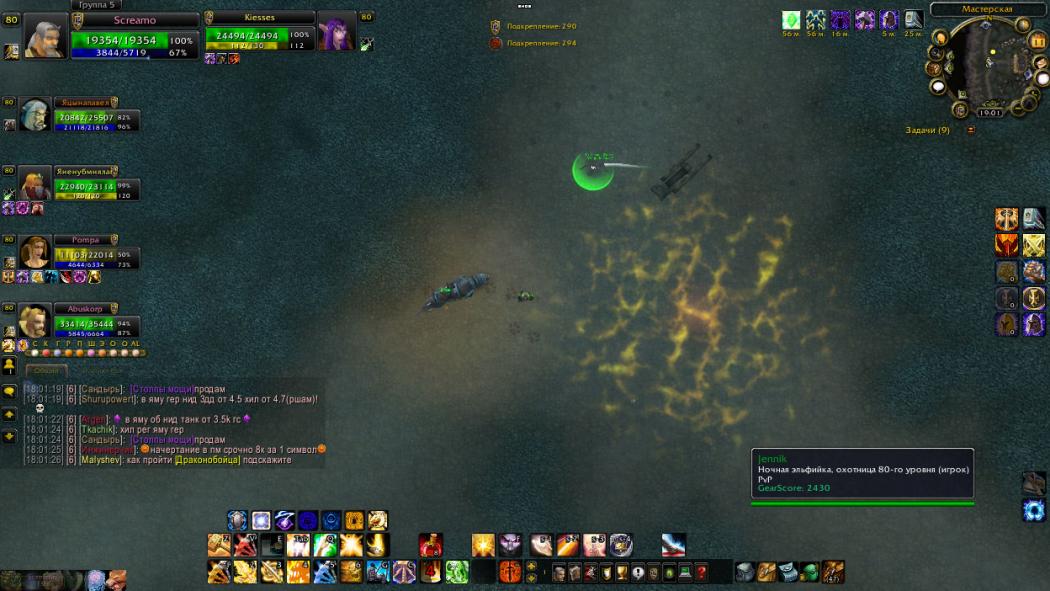The width and height of the screenshot is (1050, 591).
Task: Click the calendar button beside the minimap
Action: pyautogui.click(x=1037, y=41)
